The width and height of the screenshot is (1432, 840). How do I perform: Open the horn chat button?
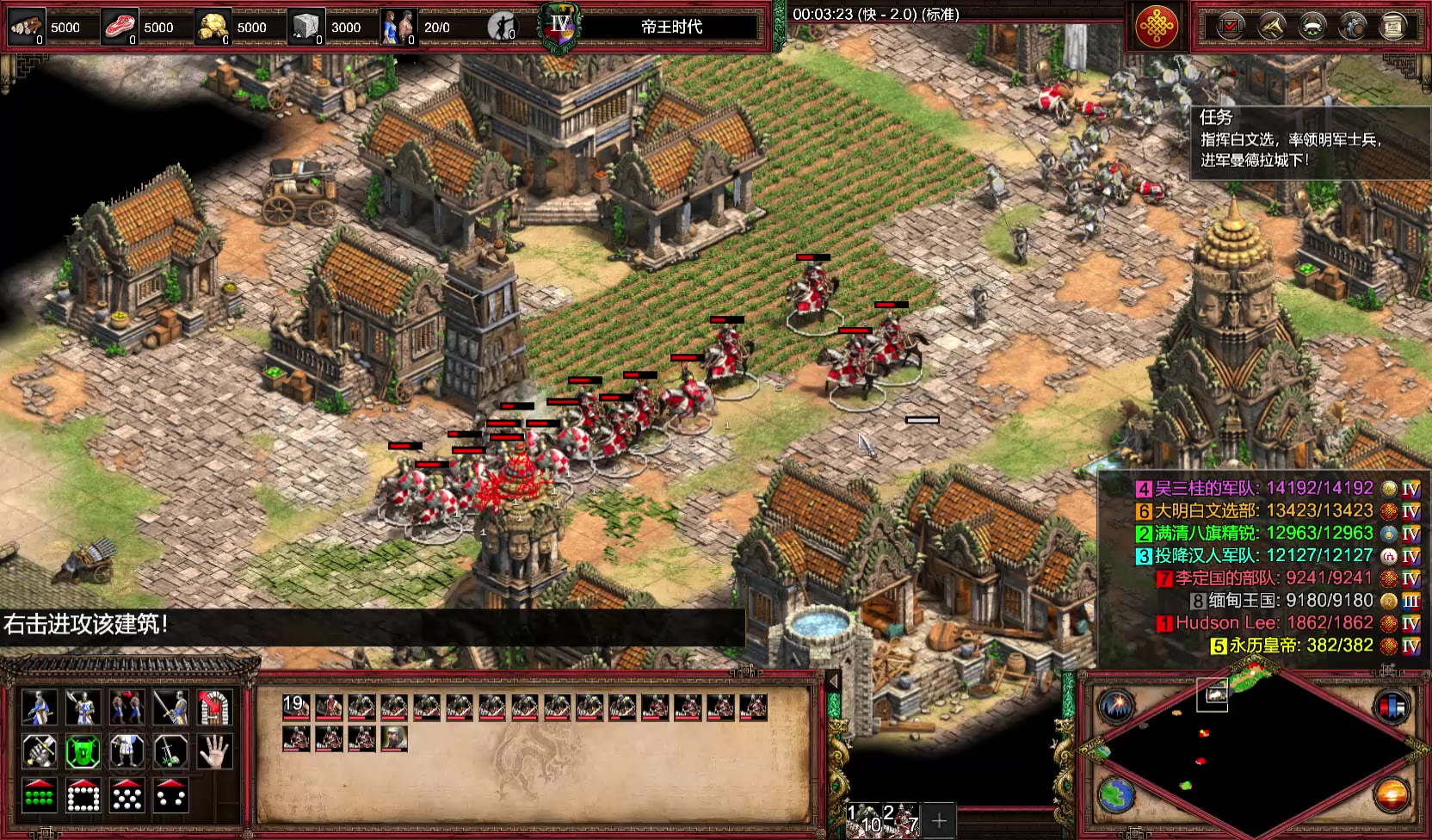point(1271,27)
